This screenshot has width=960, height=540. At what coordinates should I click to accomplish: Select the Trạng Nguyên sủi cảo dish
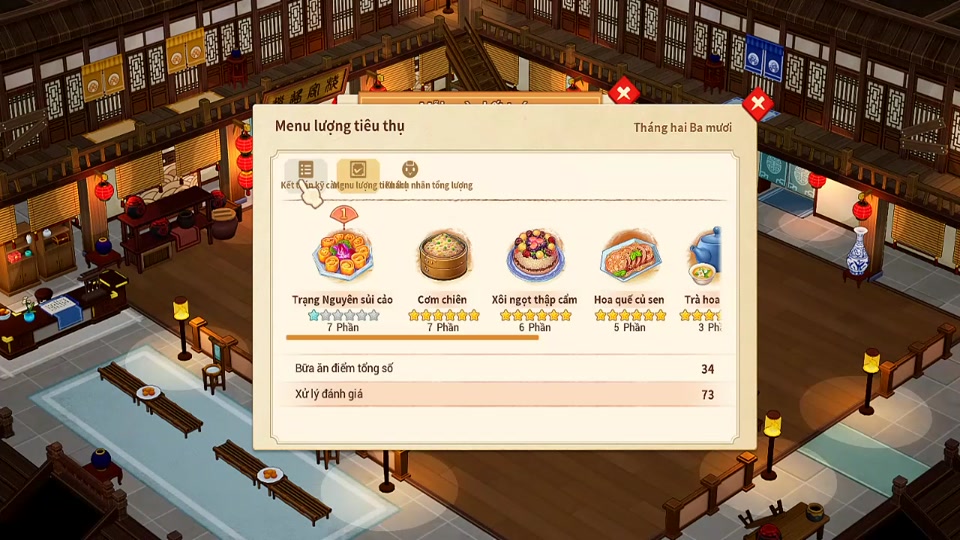(x=343, y=257)
